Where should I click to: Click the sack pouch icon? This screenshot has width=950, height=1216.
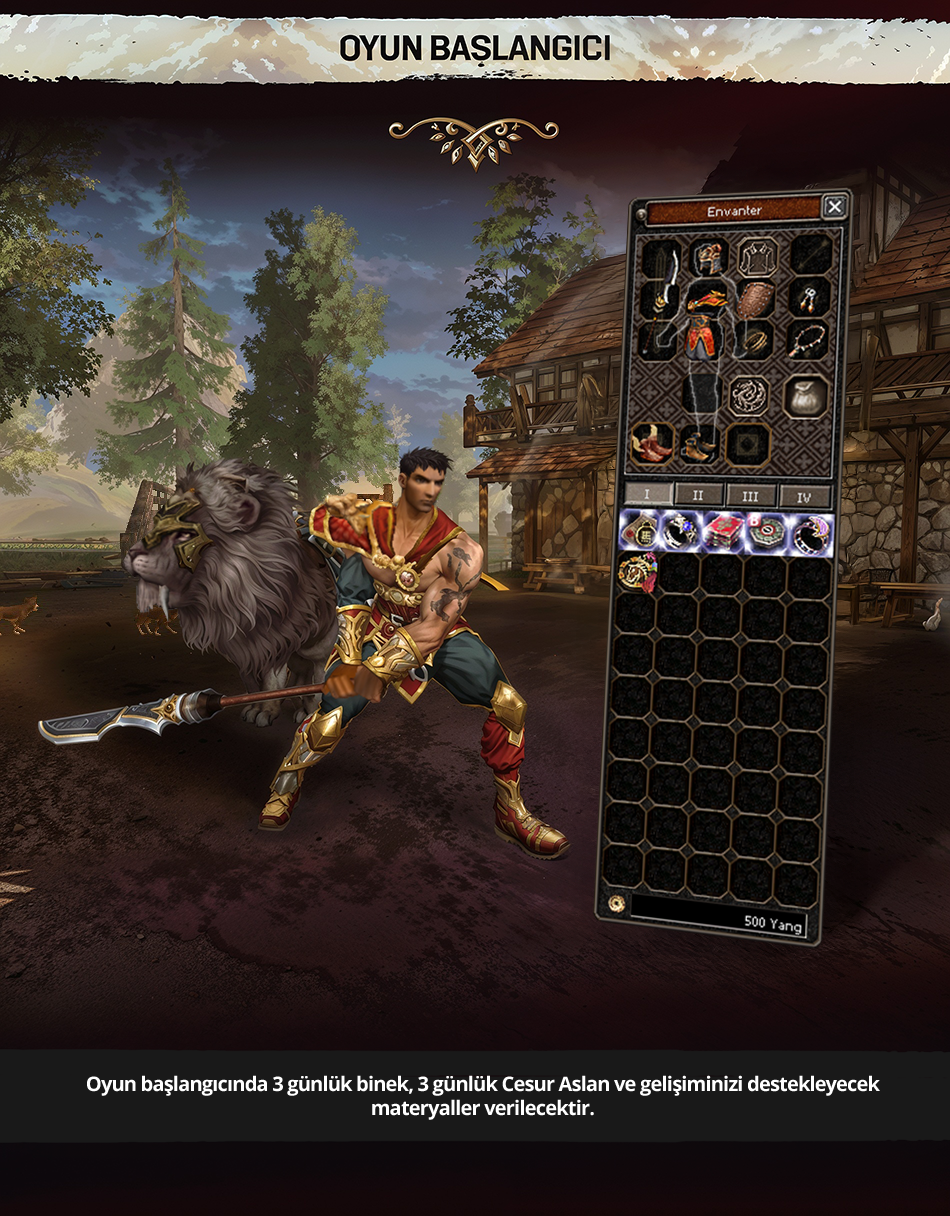click(x=805, y=396)
